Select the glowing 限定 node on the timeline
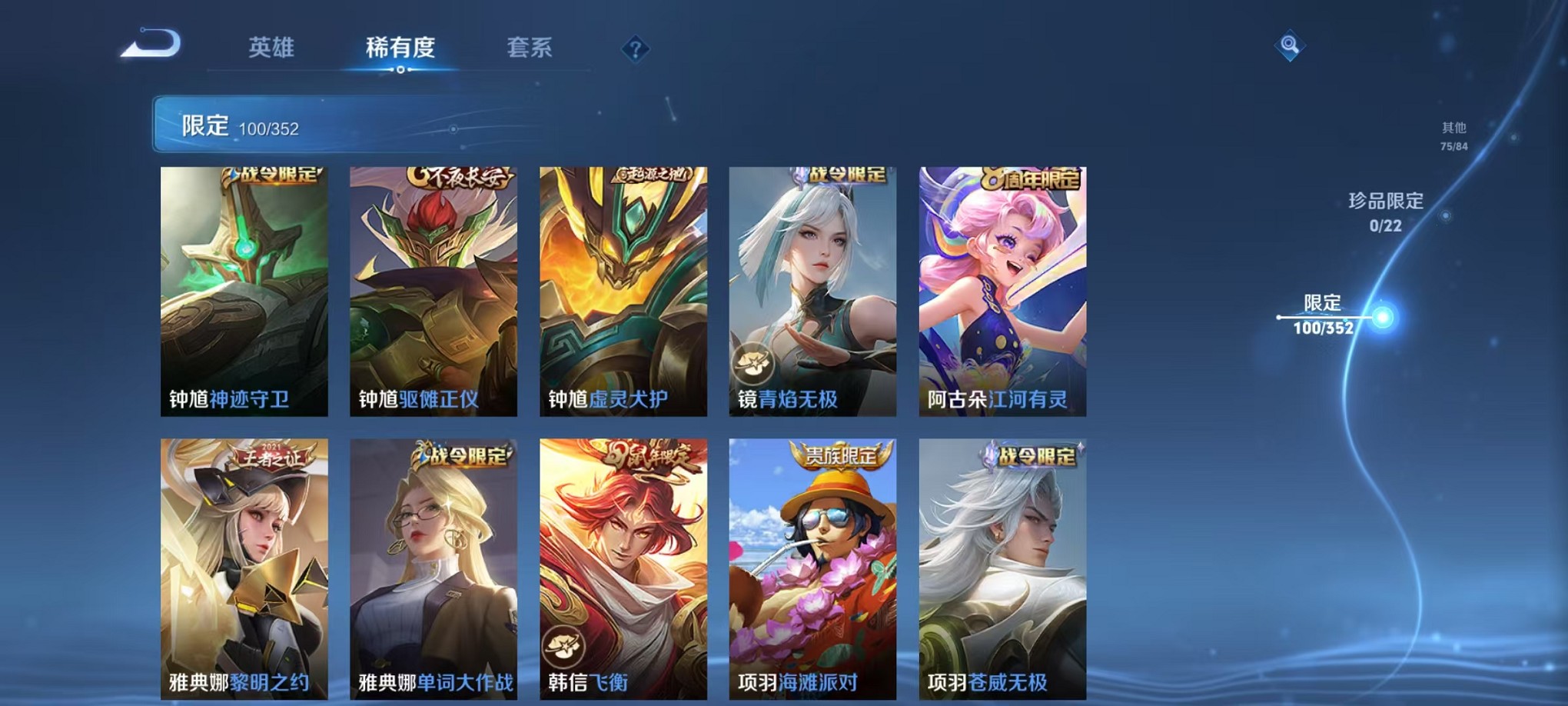 pos(1384,316)
